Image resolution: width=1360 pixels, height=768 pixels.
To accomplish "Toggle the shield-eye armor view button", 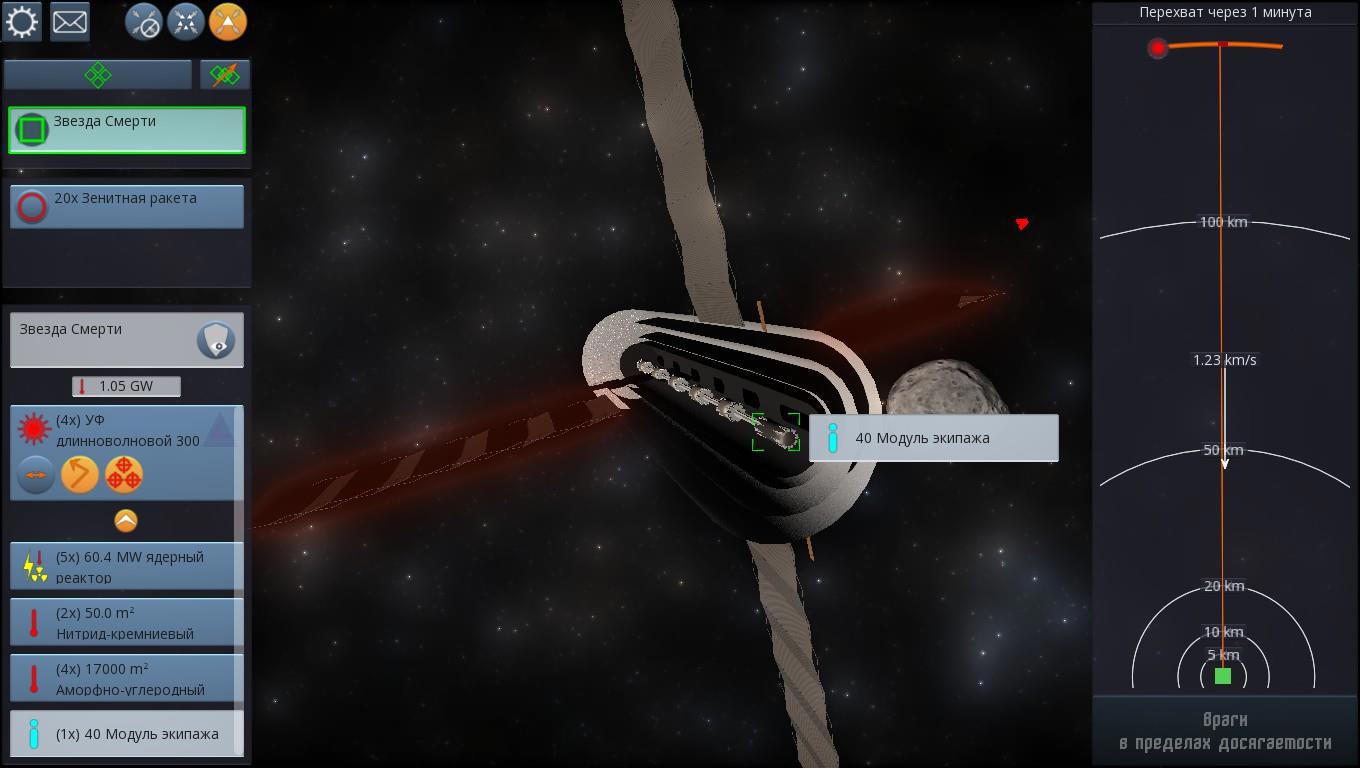I will pyautogui.click(x=216, y=341).
